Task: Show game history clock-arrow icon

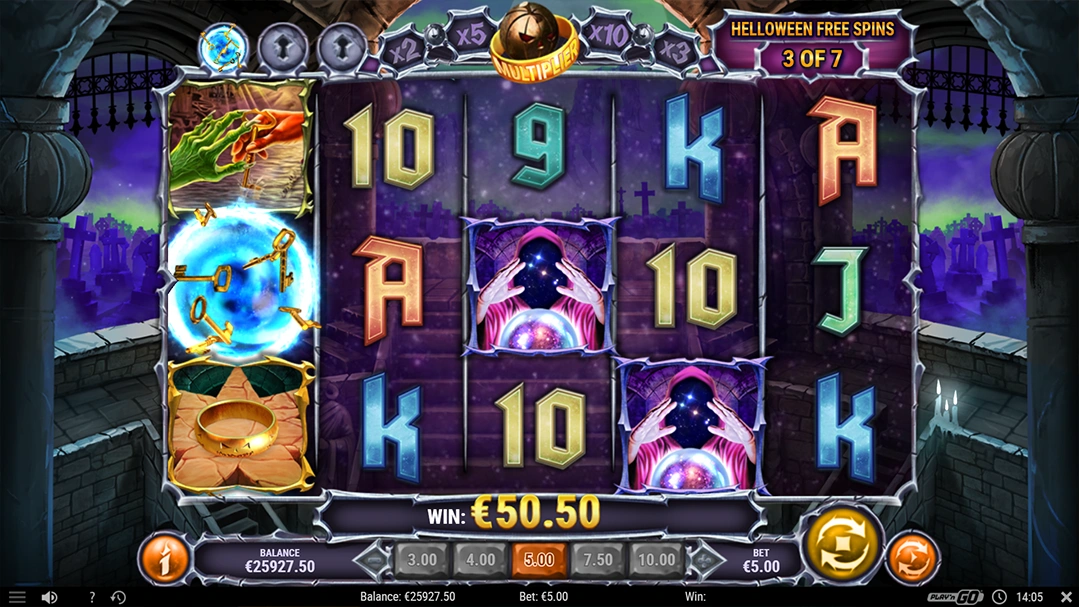Action: [118, 597]
